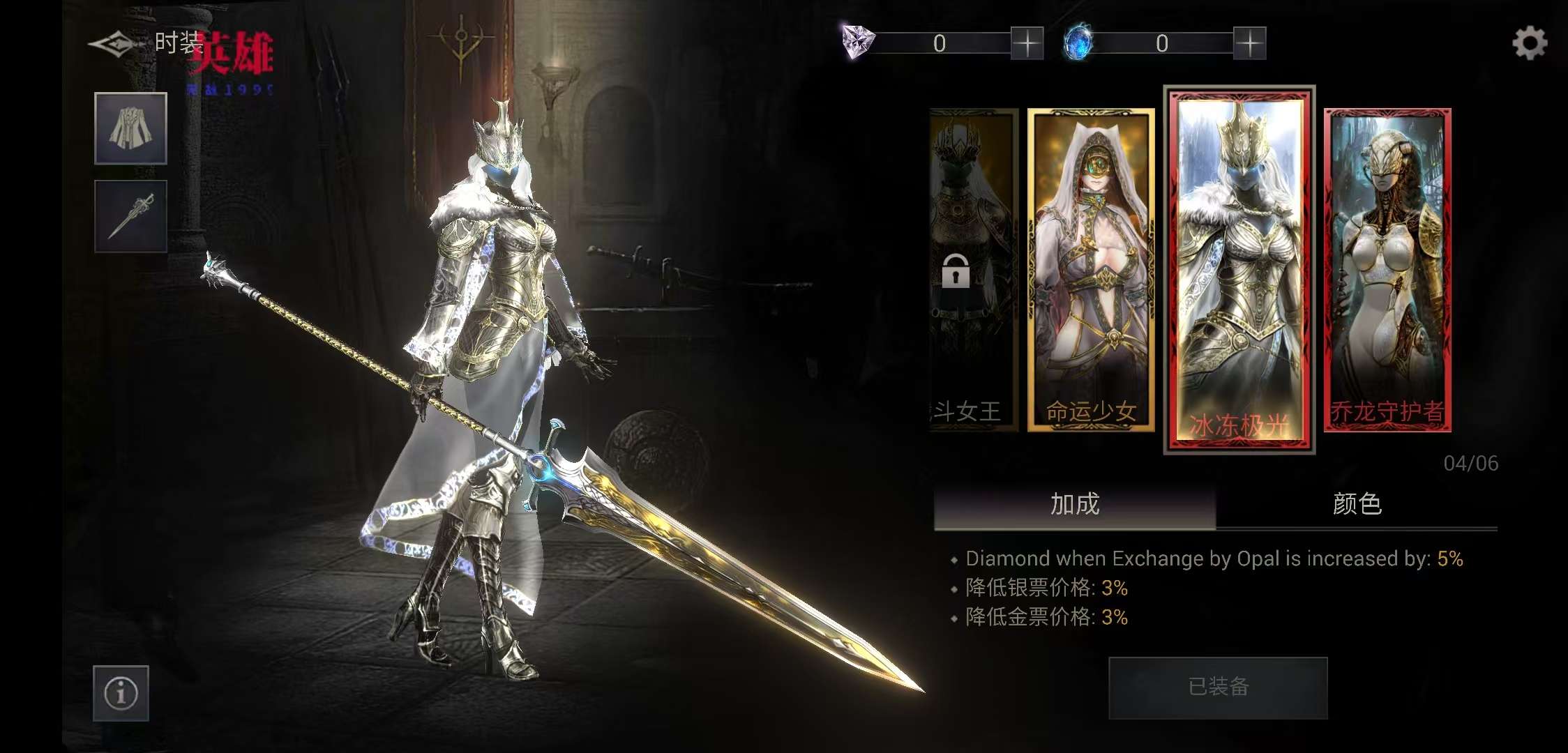Select the 冰冻极光 costume card
Viewport: 1568px width, 753px height.
[x=1239, y=271]
